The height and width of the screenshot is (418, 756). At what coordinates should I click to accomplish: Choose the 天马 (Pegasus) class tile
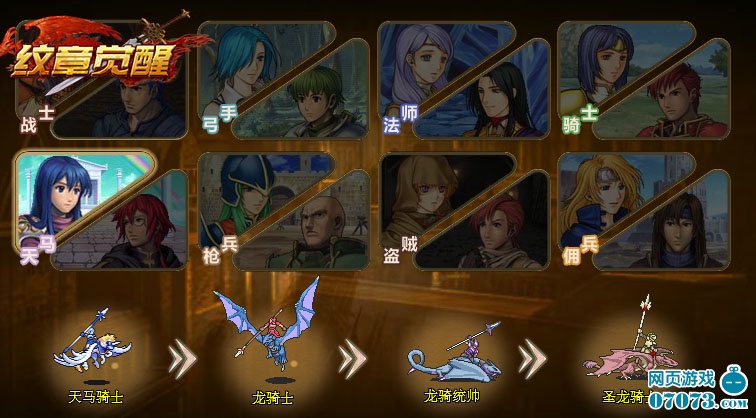pos(98,210)
